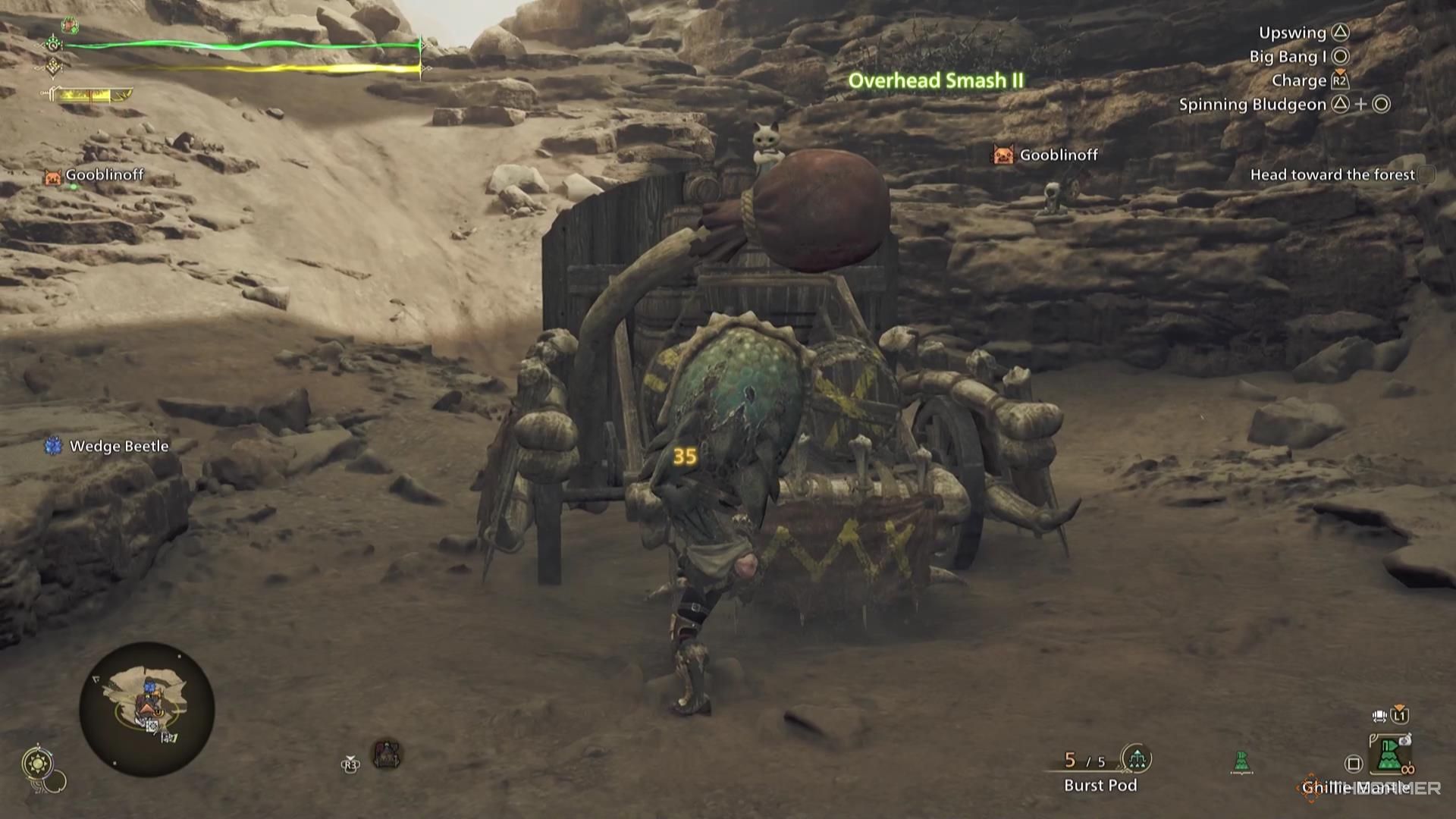Toggle Charge via the R2 button prompt
1456x819 pixels.
[x=1341, y=80]
